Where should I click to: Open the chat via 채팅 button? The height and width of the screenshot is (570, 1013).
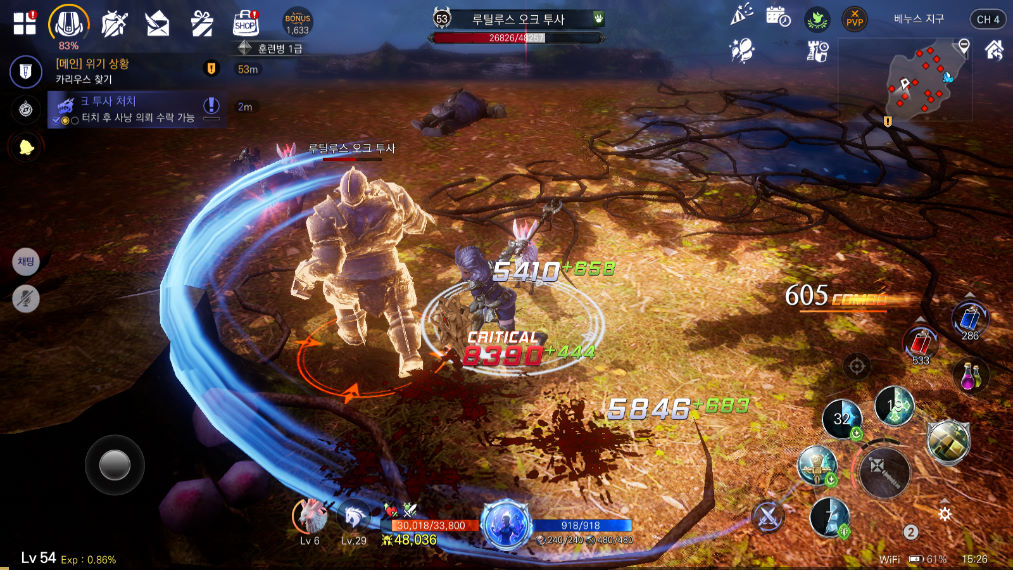click(26, 262)
